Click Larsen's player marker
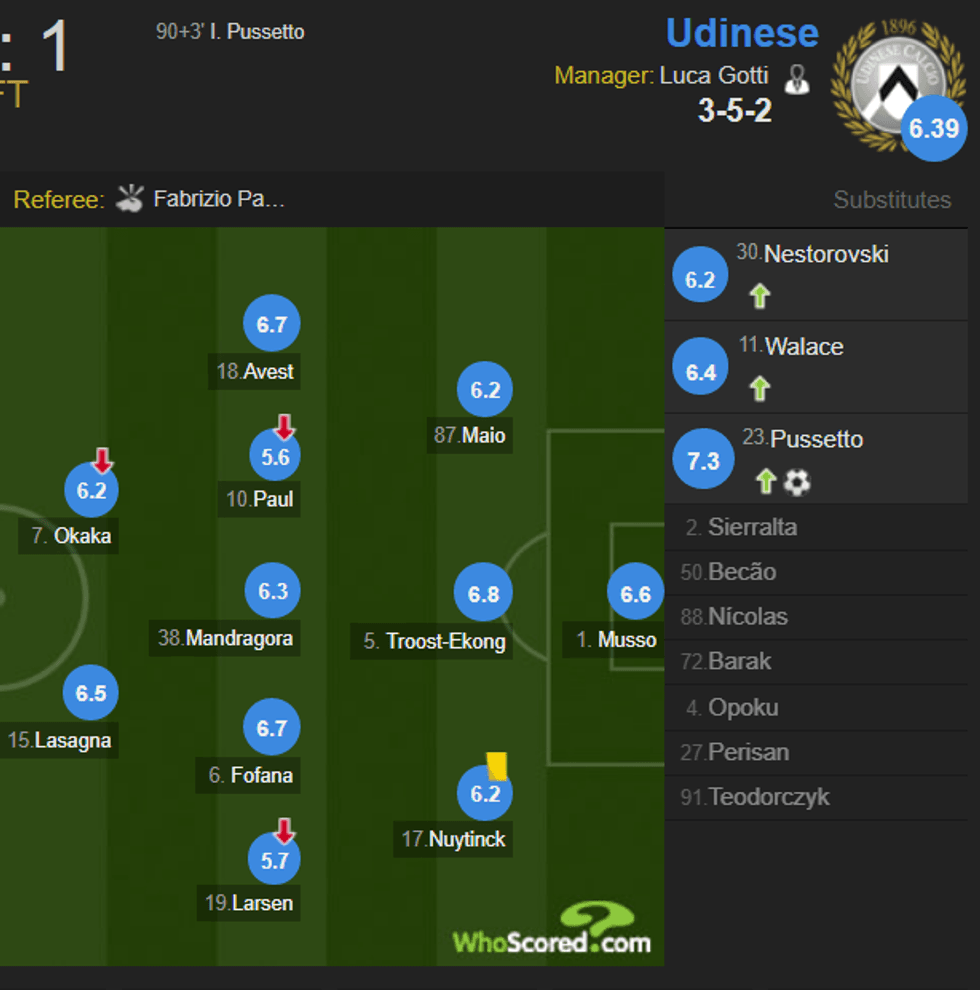The width and height of the screenshot is (980, 990). [x=274, y=860]
